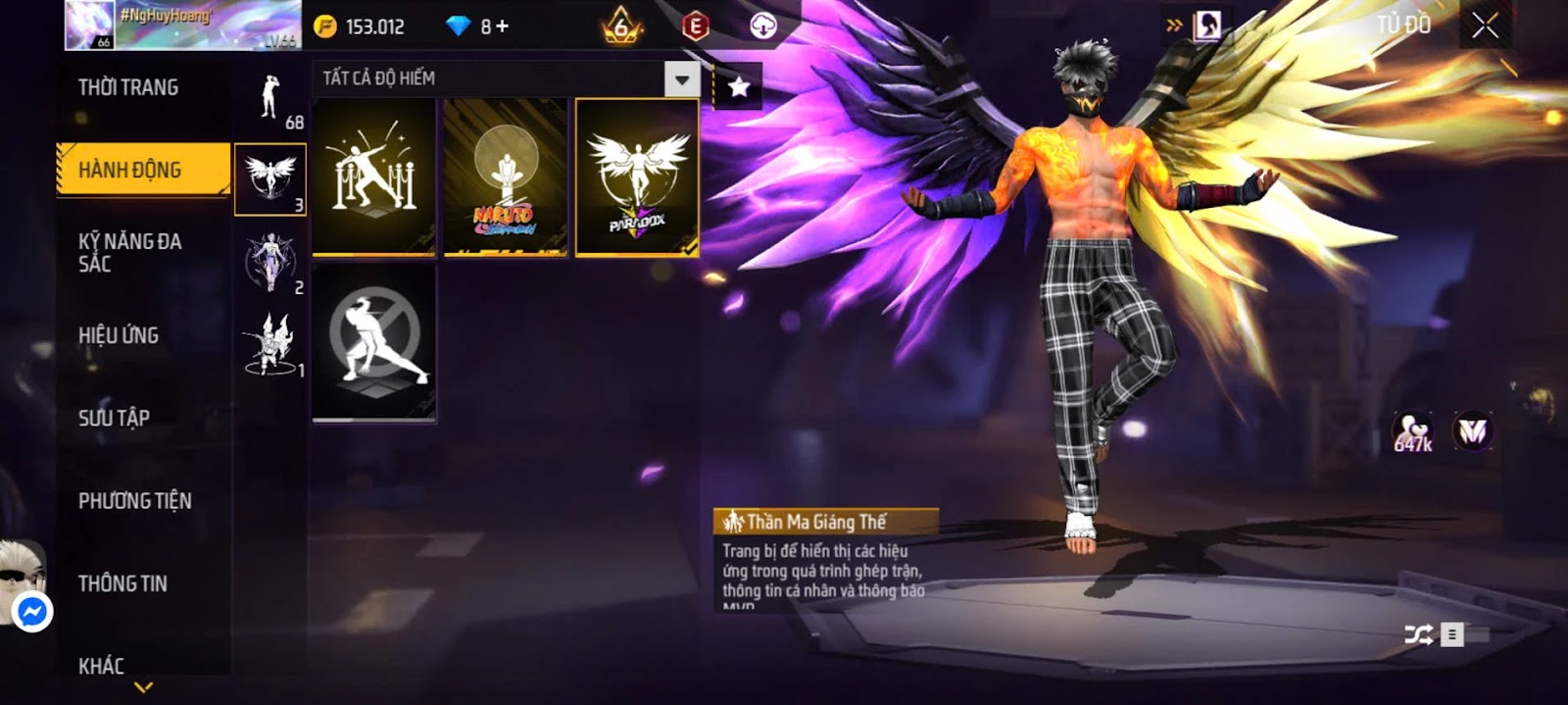Switch to Kỹ Năng Đa Sắc

click(130, 252)
